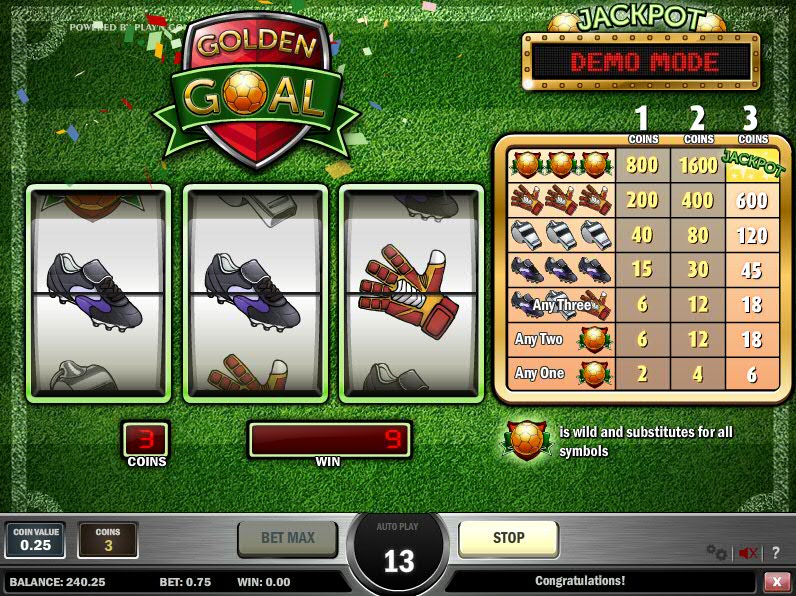Open the question mark help

[775, 552]
